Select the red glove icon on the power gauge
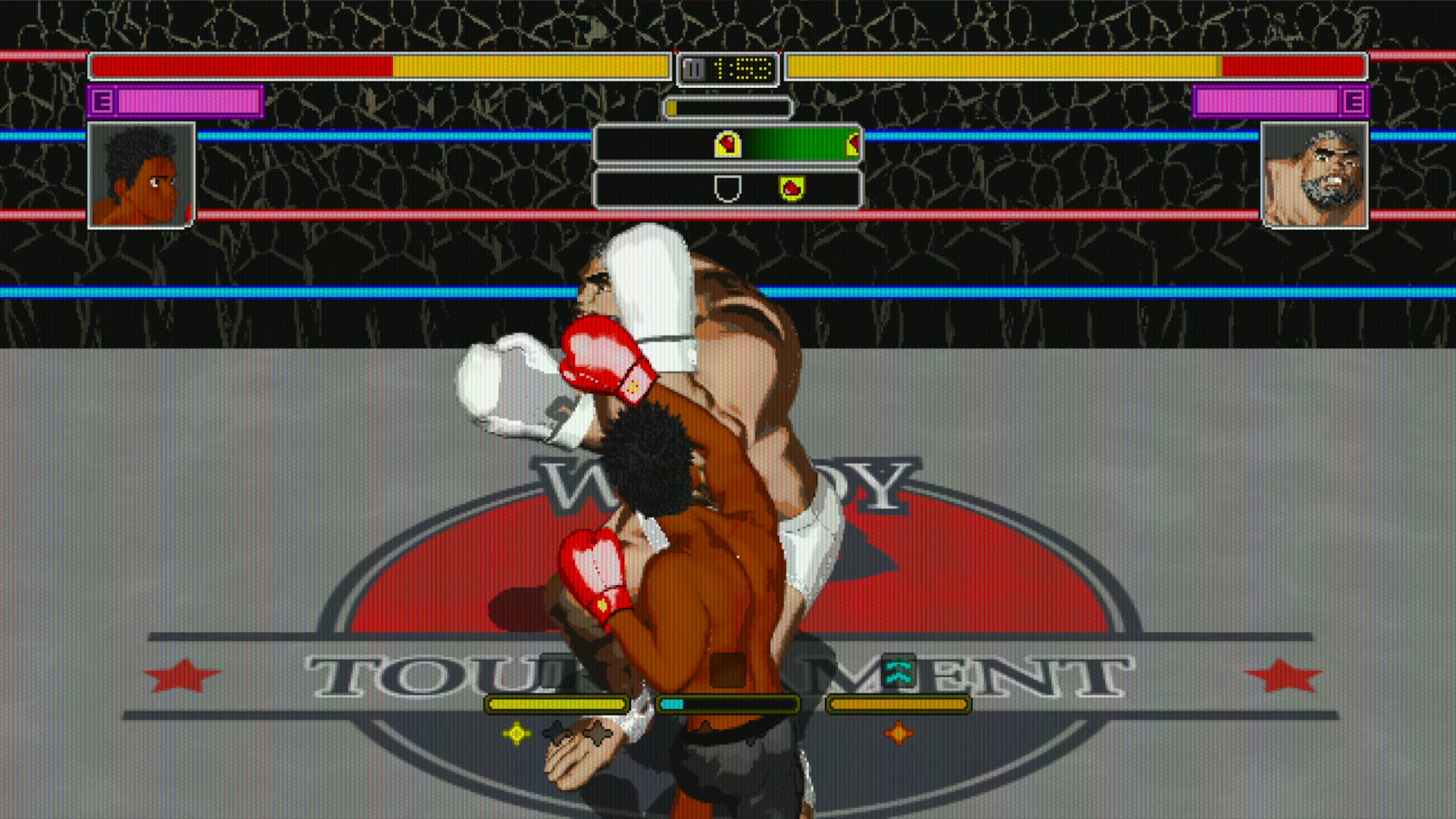Viewport: 1456px width, 819px height. pyautogui.click(x=728, y=146)
